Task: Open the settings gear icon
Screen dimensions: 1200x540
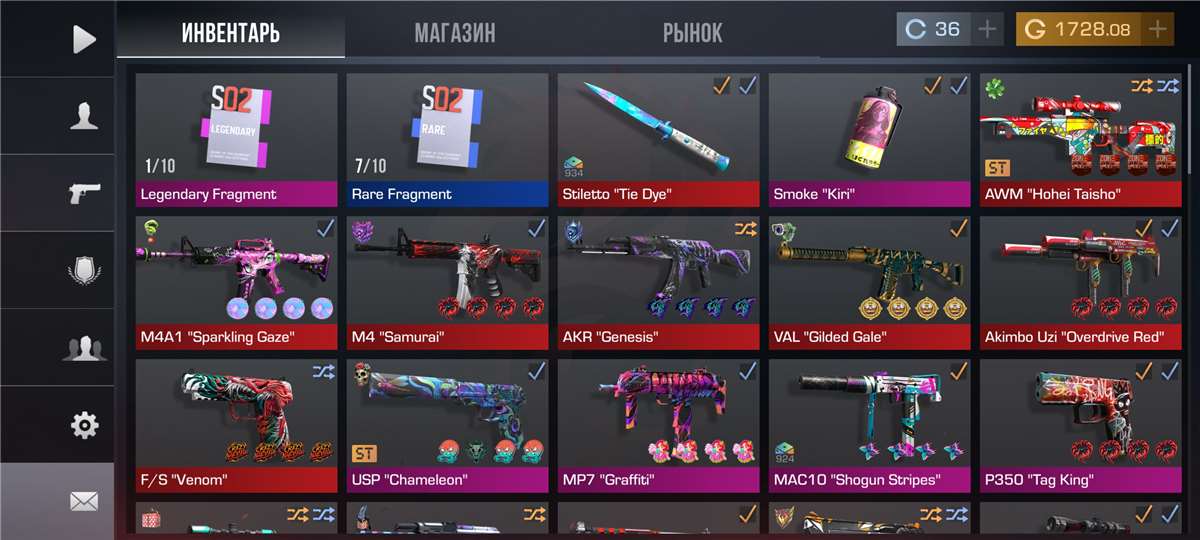Action: coord(84,425)
